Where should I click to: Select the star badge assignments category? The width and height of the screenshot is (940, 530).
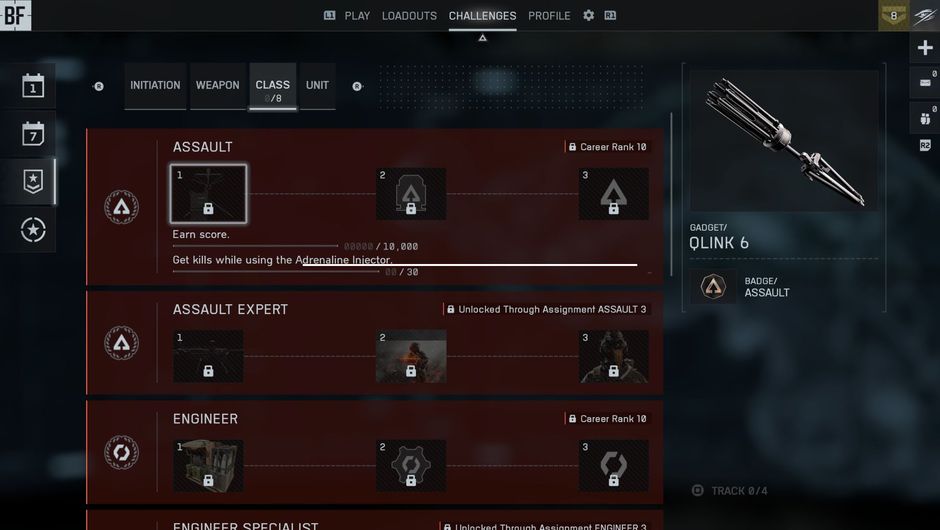tap(33, 182)
